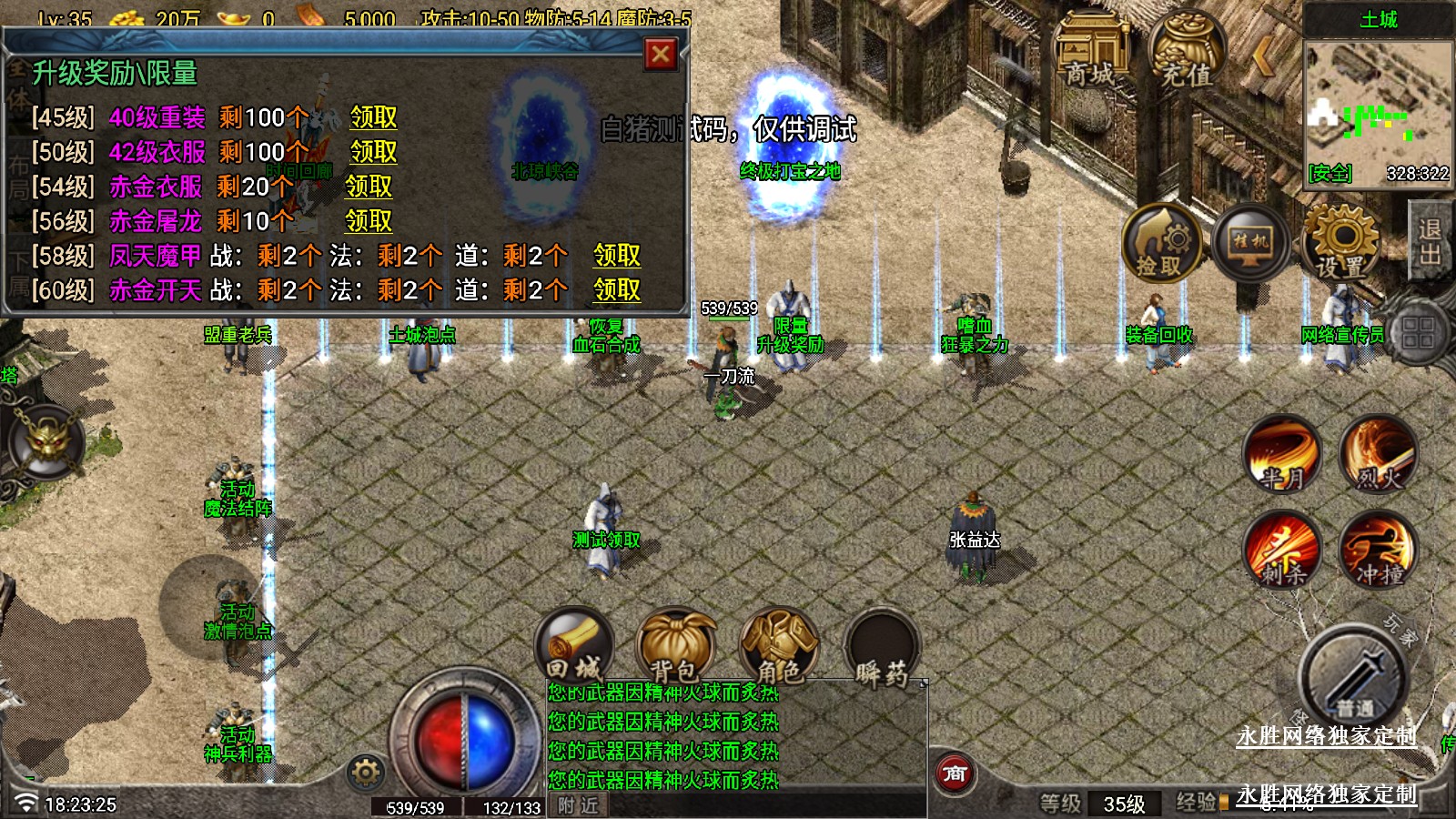Viewport: 1456px width, 819px height.
Task: Claim the level 50 42级衣服 reward
Action: click(x=373, y=152)
